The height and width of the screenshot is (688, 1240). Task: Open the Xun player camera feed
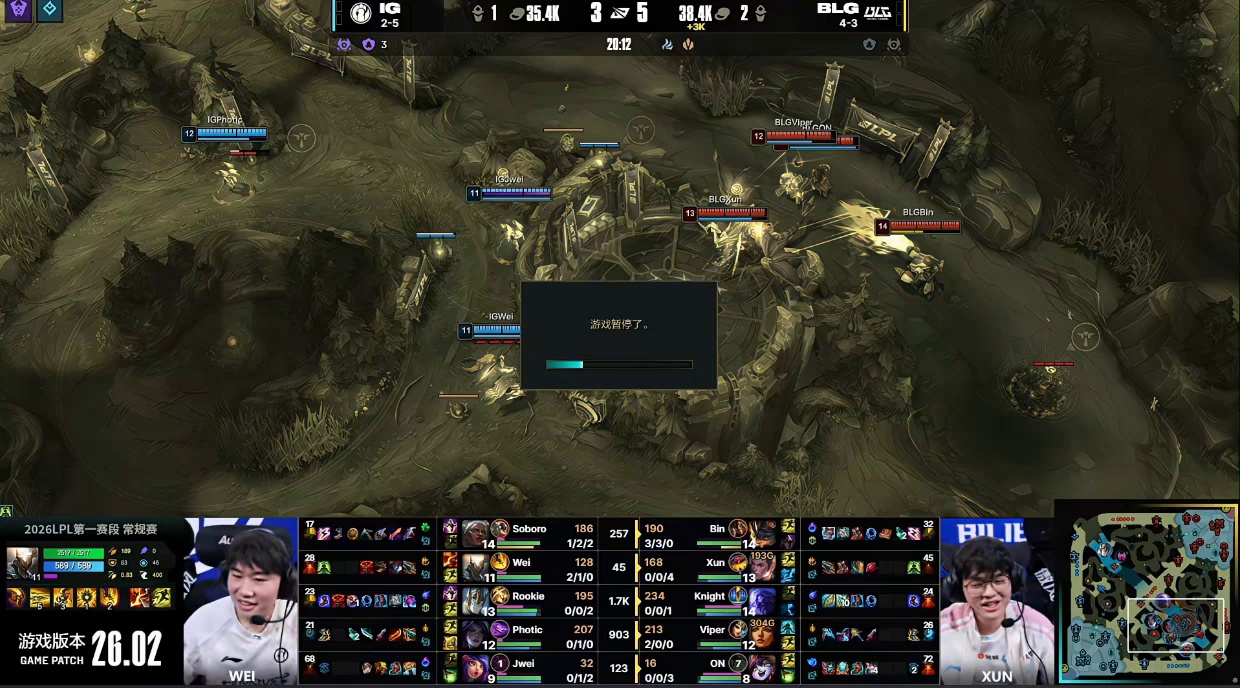pos(996,600)
